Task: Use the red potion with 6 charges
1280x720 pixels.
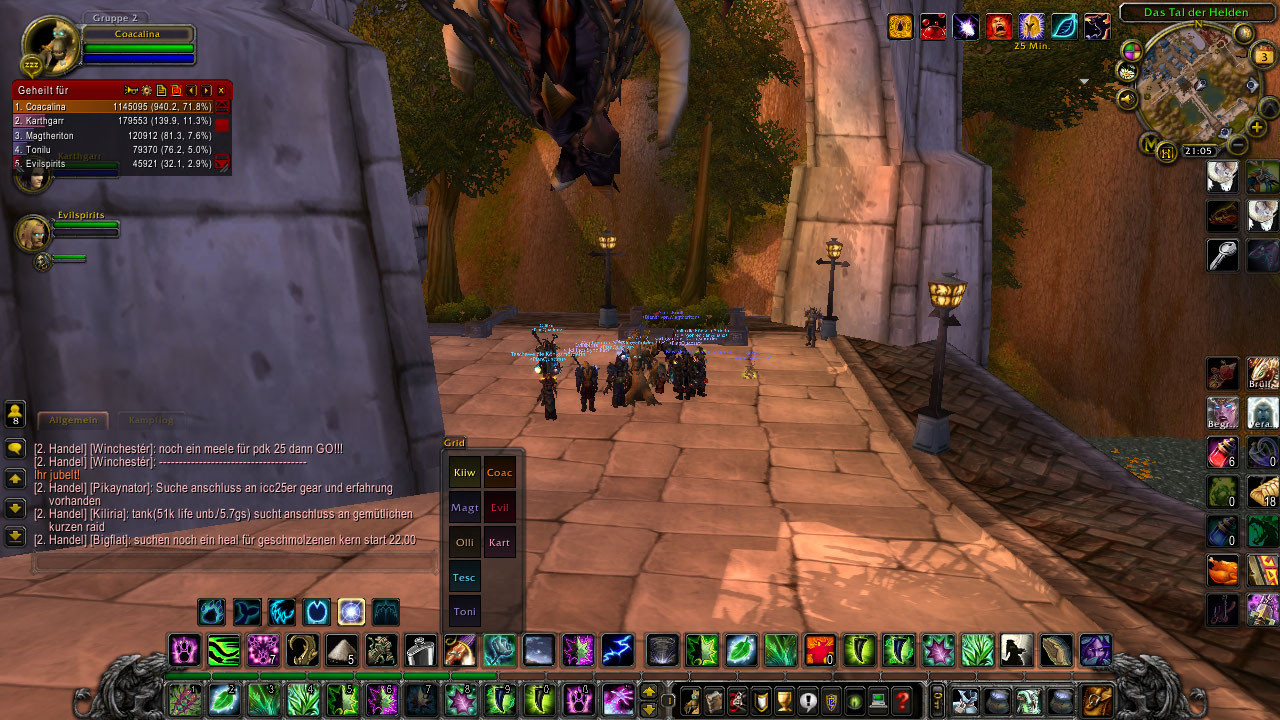Action: (1222, 451)
